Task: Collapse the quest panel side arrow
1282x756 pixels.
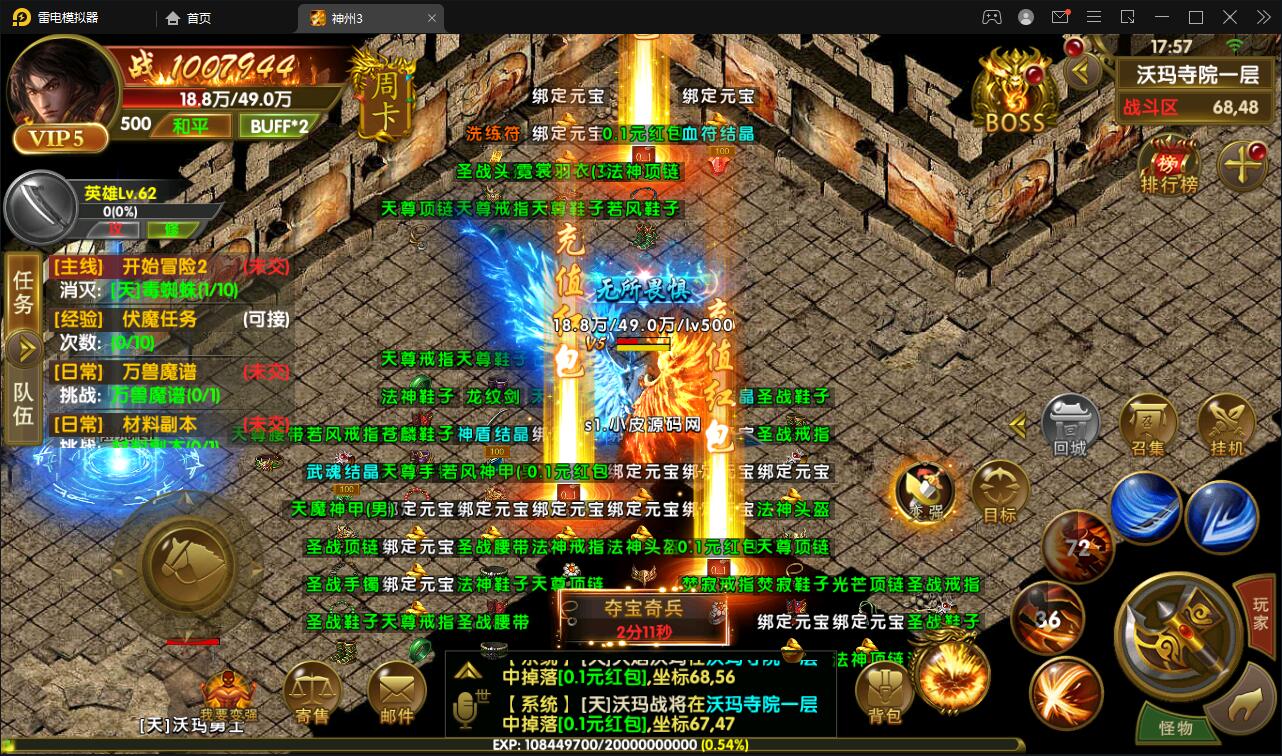Action: [23, 350]
